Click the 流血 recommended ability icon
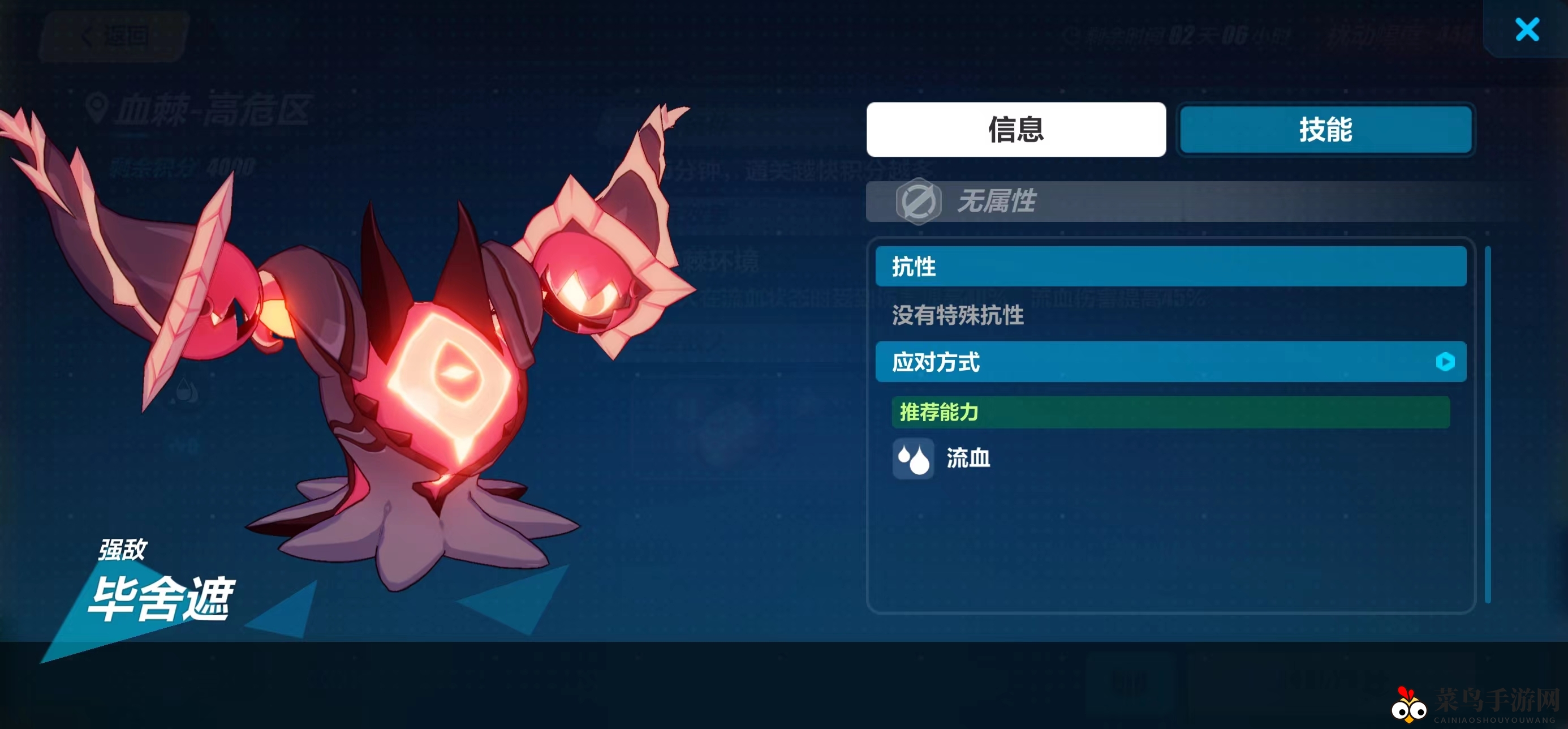The height and width of the screenshot is (729, 1568). pyautogui.click(x=913, y=458)
